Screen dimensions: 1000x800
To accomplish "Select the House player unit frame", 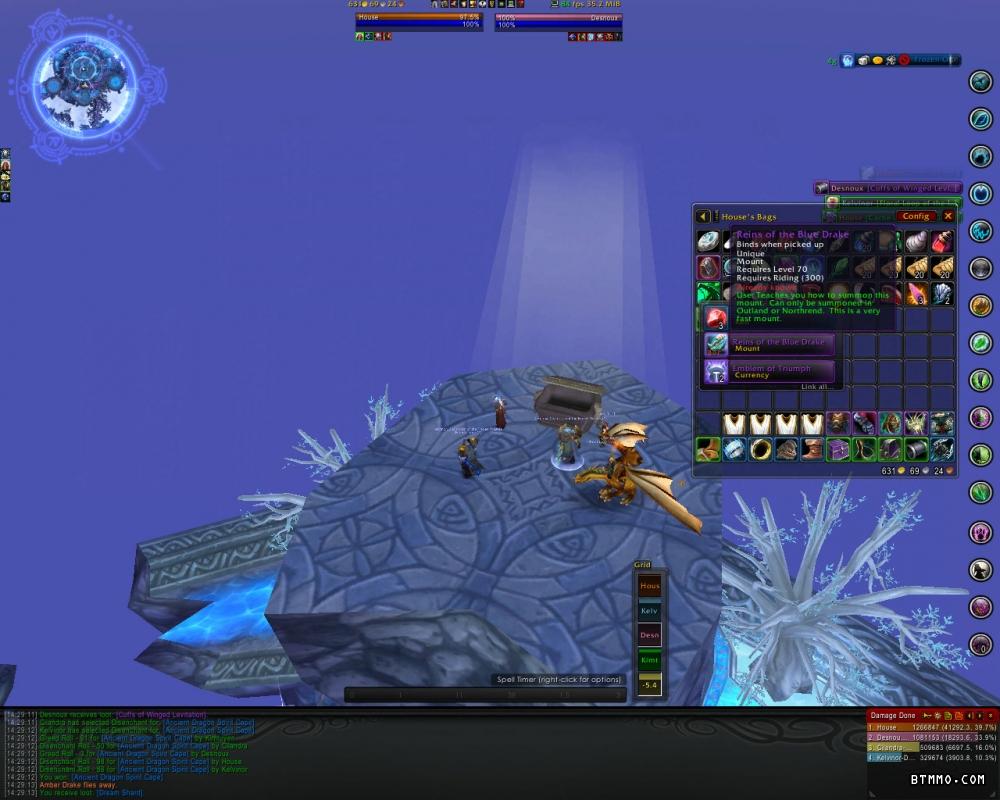I will (418, 20).
